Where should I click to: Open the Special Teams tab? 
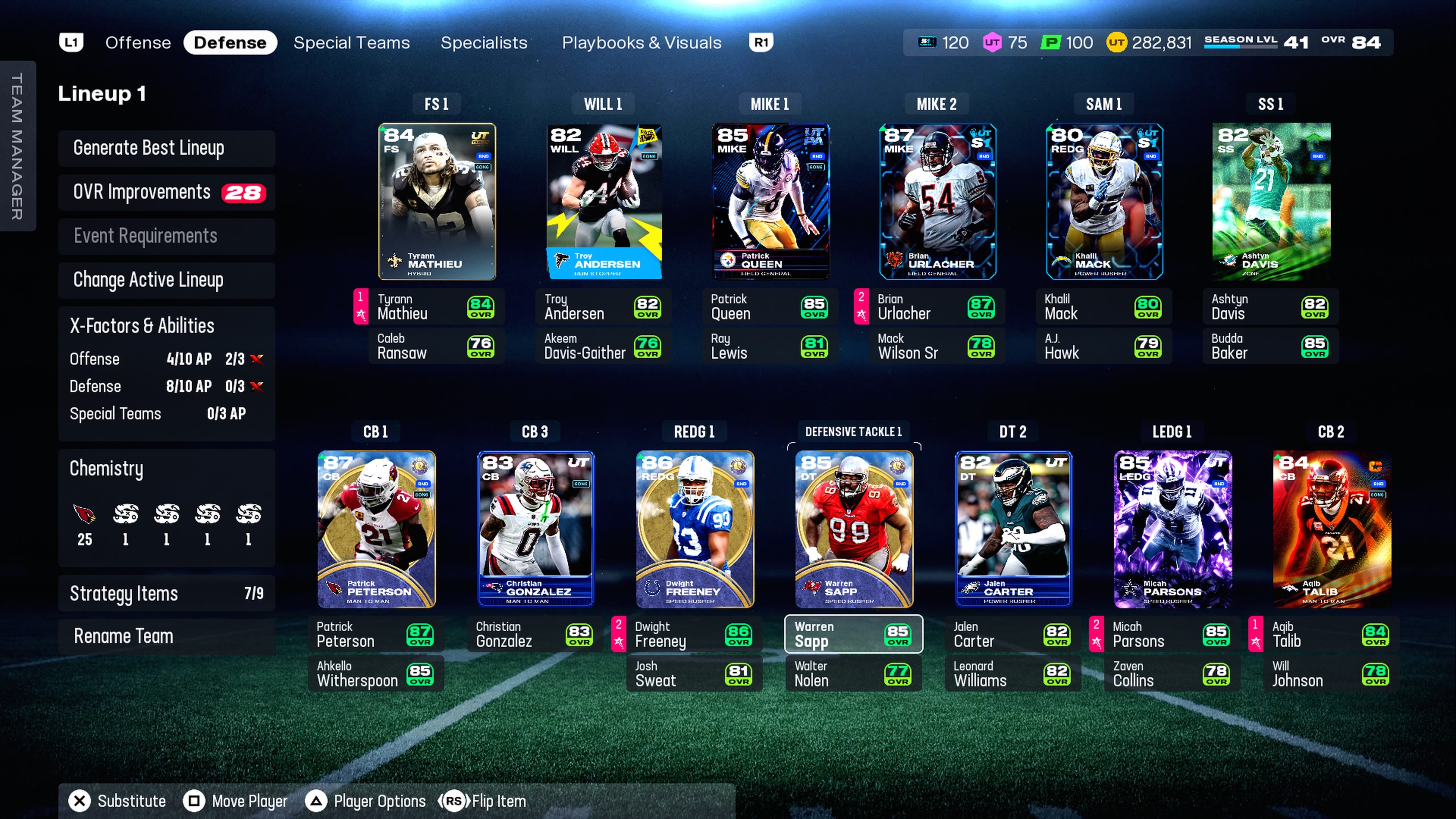[x=351, y=42]
